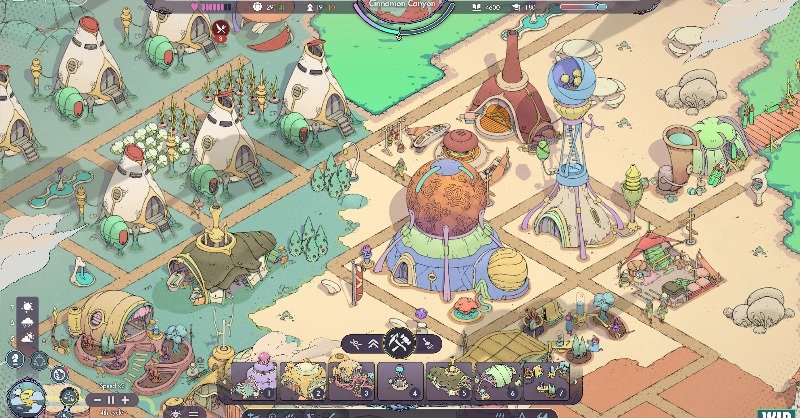This screenshot has width=800, height=418.
Task: Click the question mark help button
Action: [x=16, y=359]
